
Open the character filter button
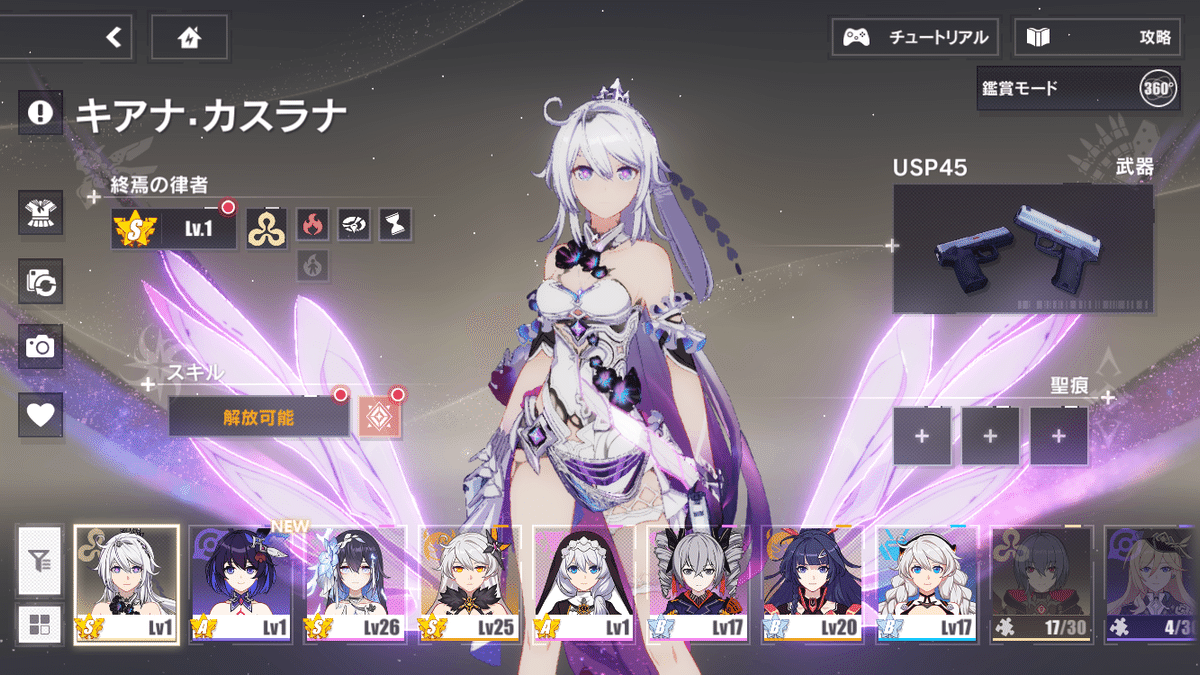point(40,560)
